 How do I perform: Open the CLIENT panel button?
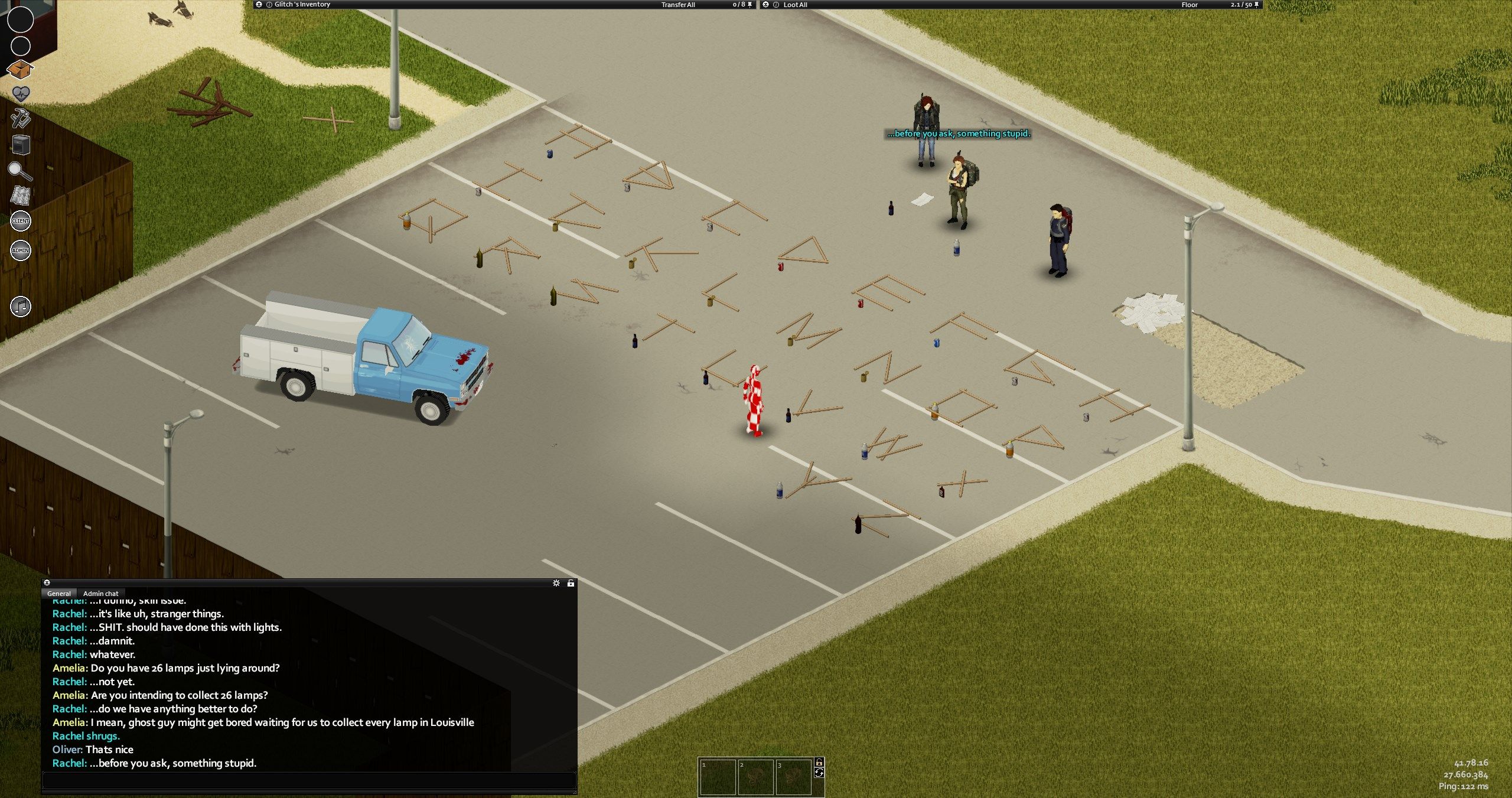click(x=21, y=221)
